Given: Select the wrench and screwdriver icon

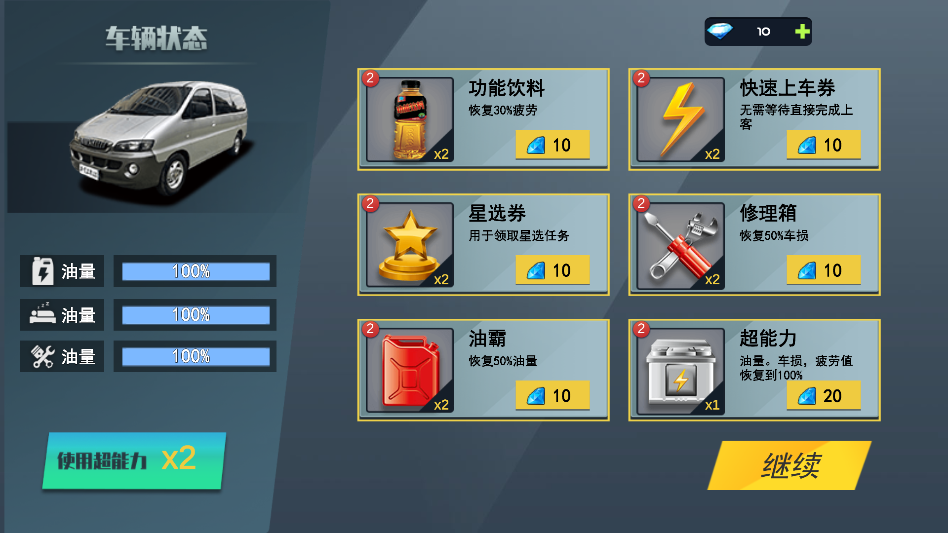Looking at the screenshot, I should point(680,245).
